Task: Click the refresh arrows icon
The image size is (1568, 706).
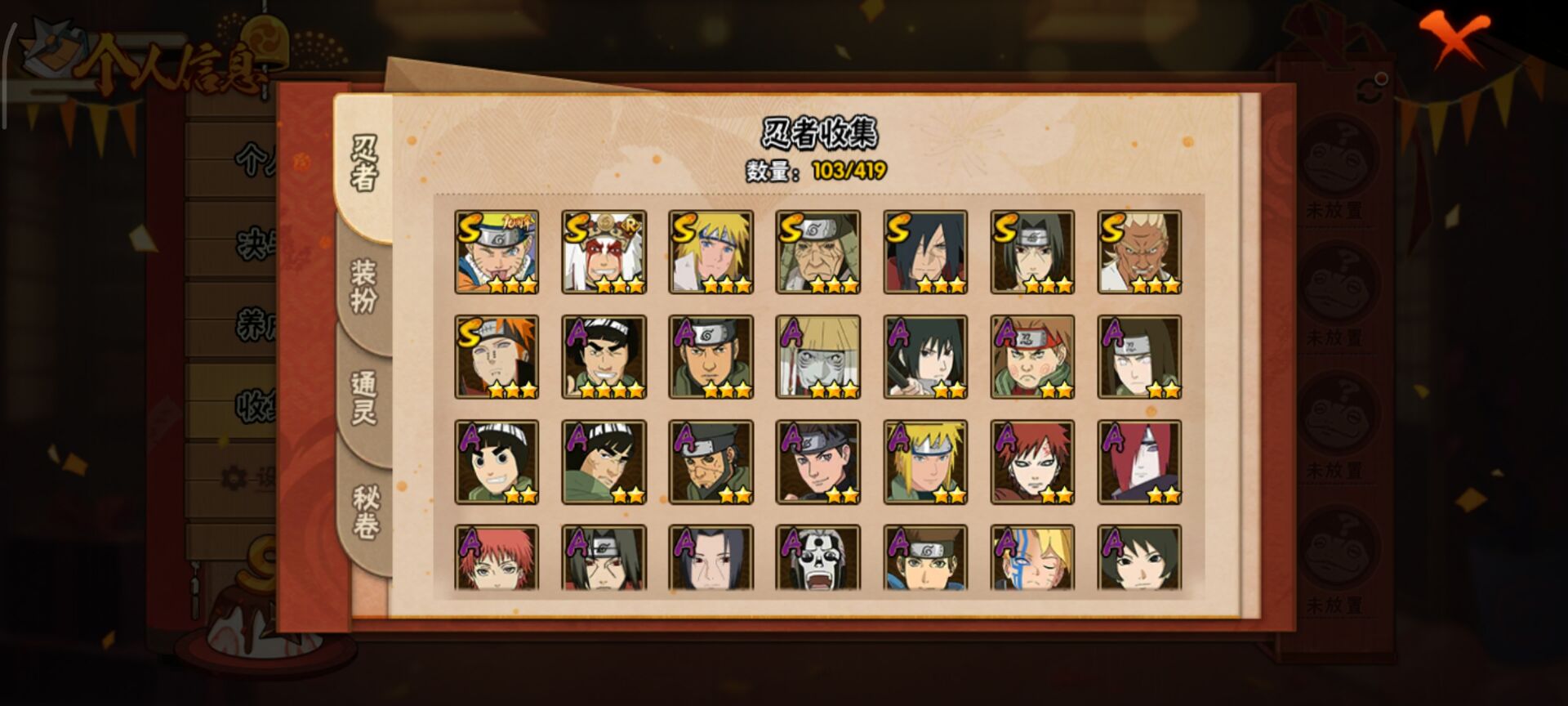Action: pyautogui.click(x=1371, y=89)
